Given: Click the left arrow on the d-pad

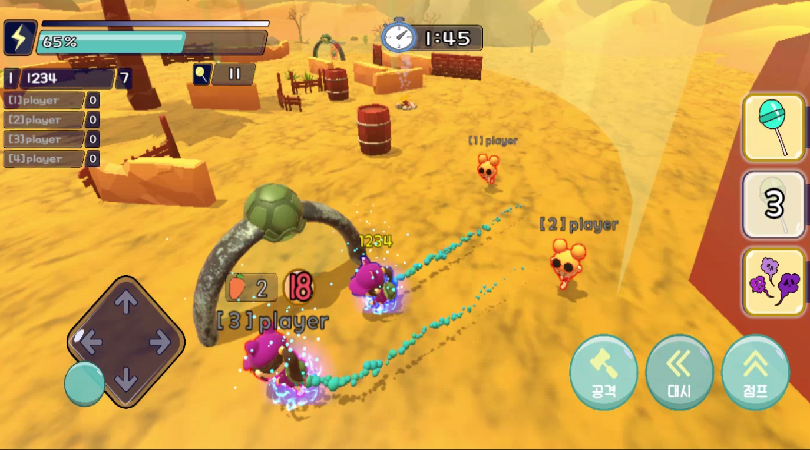Looking at the screenshot, I should click(90, 342).
